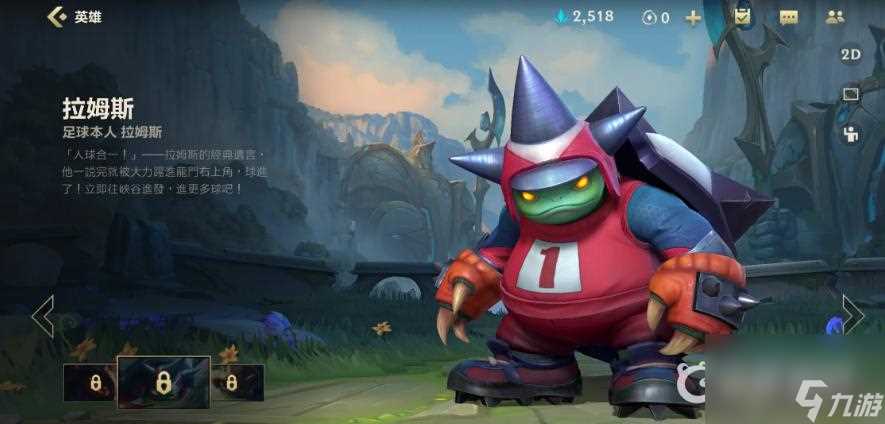Show the next skin with right arrow

coord(852,314)
